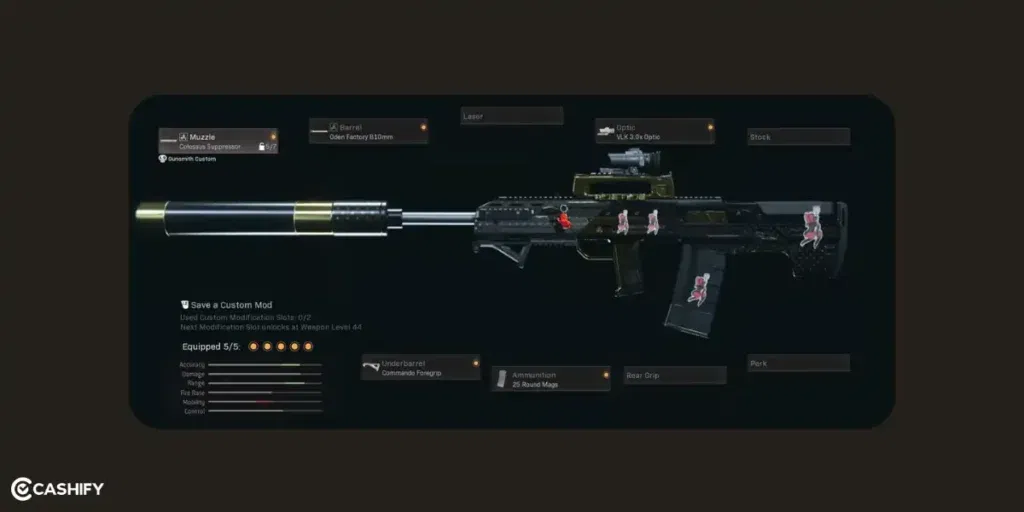Select the empty Stock slot
The height and width of the screenshot is (512, 1024).
coord(798,136)
